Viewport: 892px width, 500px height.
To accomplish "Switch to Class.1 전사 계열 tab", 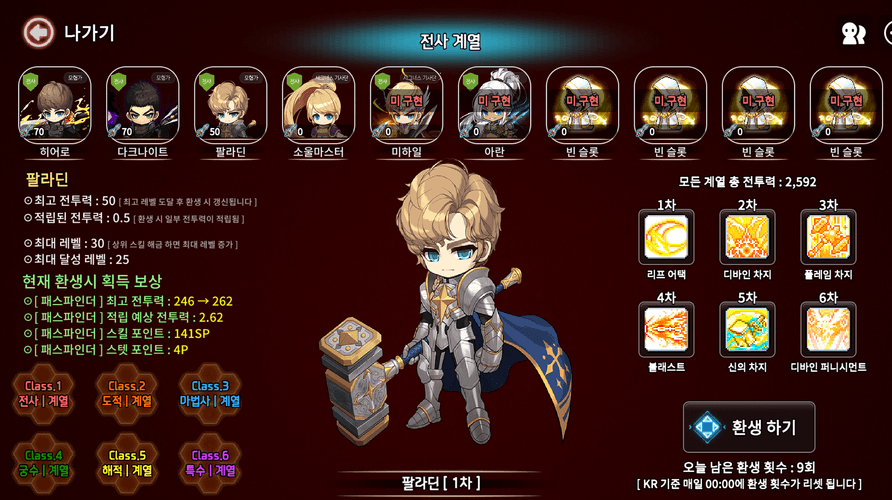I will click(x=44, y=393).
